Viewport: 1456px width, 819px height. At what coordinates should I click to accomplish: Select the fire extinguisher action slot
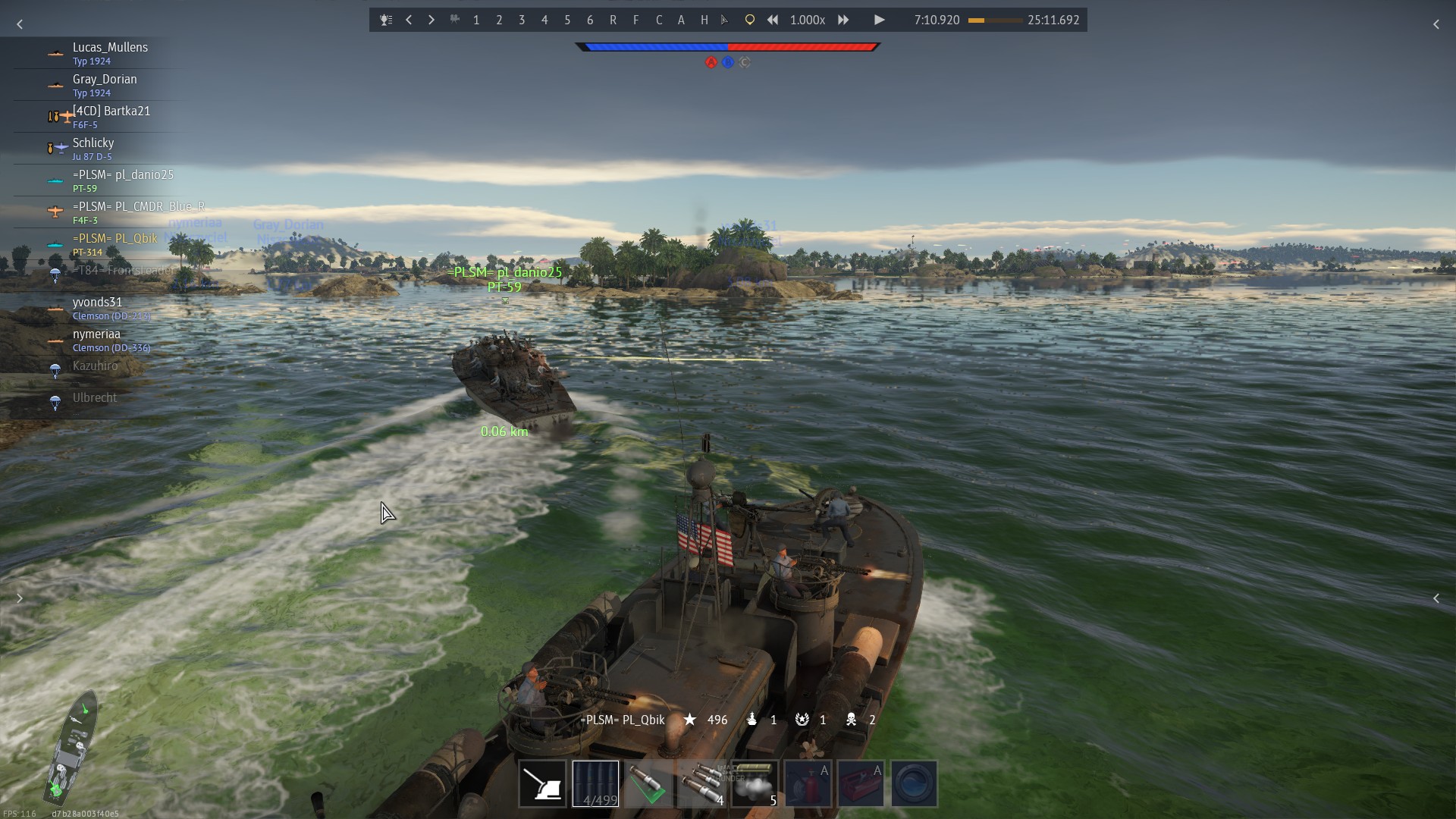coord(808,783)
